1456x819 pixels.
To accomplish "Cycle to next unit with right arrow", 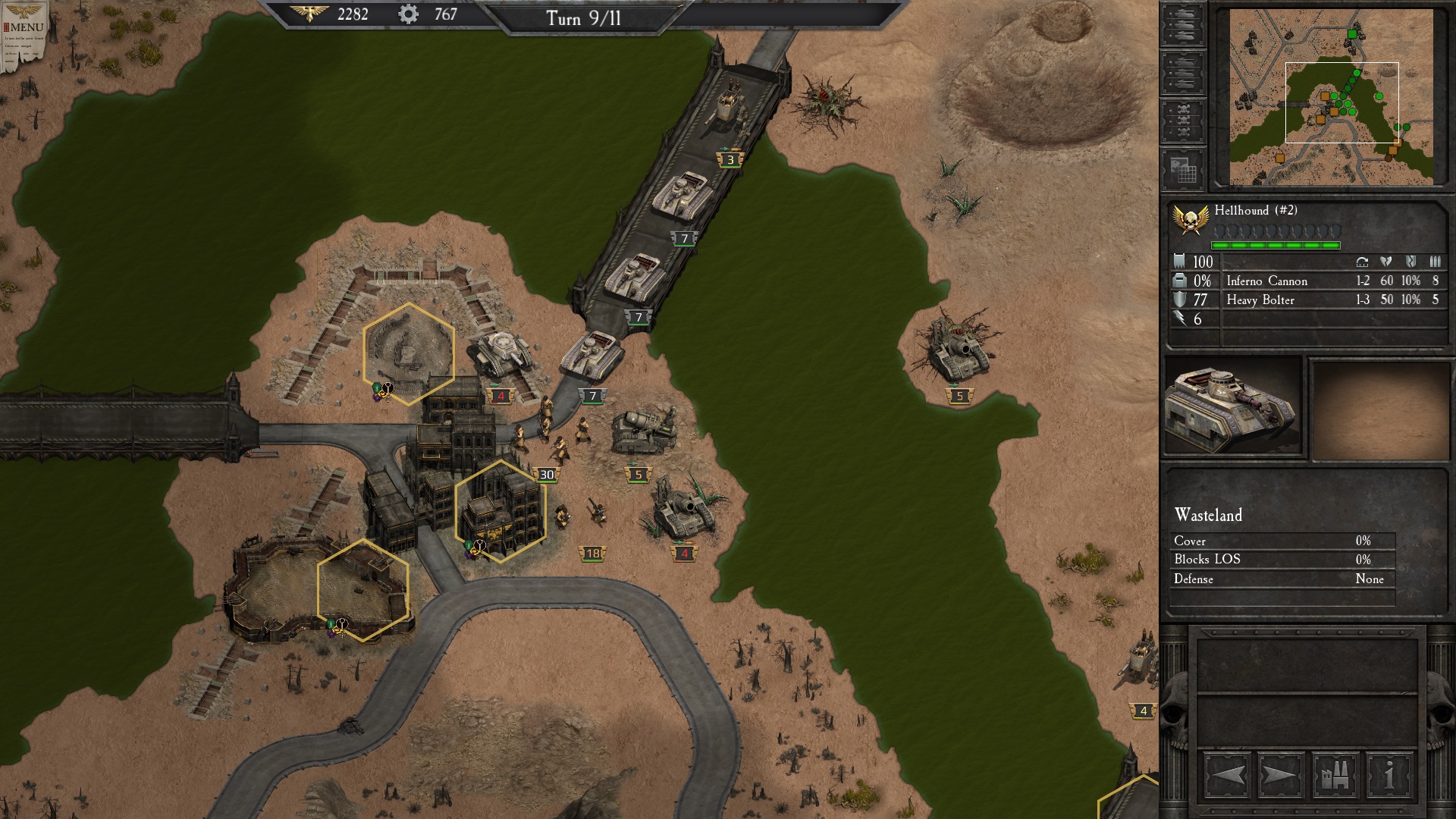I will tap(1280, 775).
